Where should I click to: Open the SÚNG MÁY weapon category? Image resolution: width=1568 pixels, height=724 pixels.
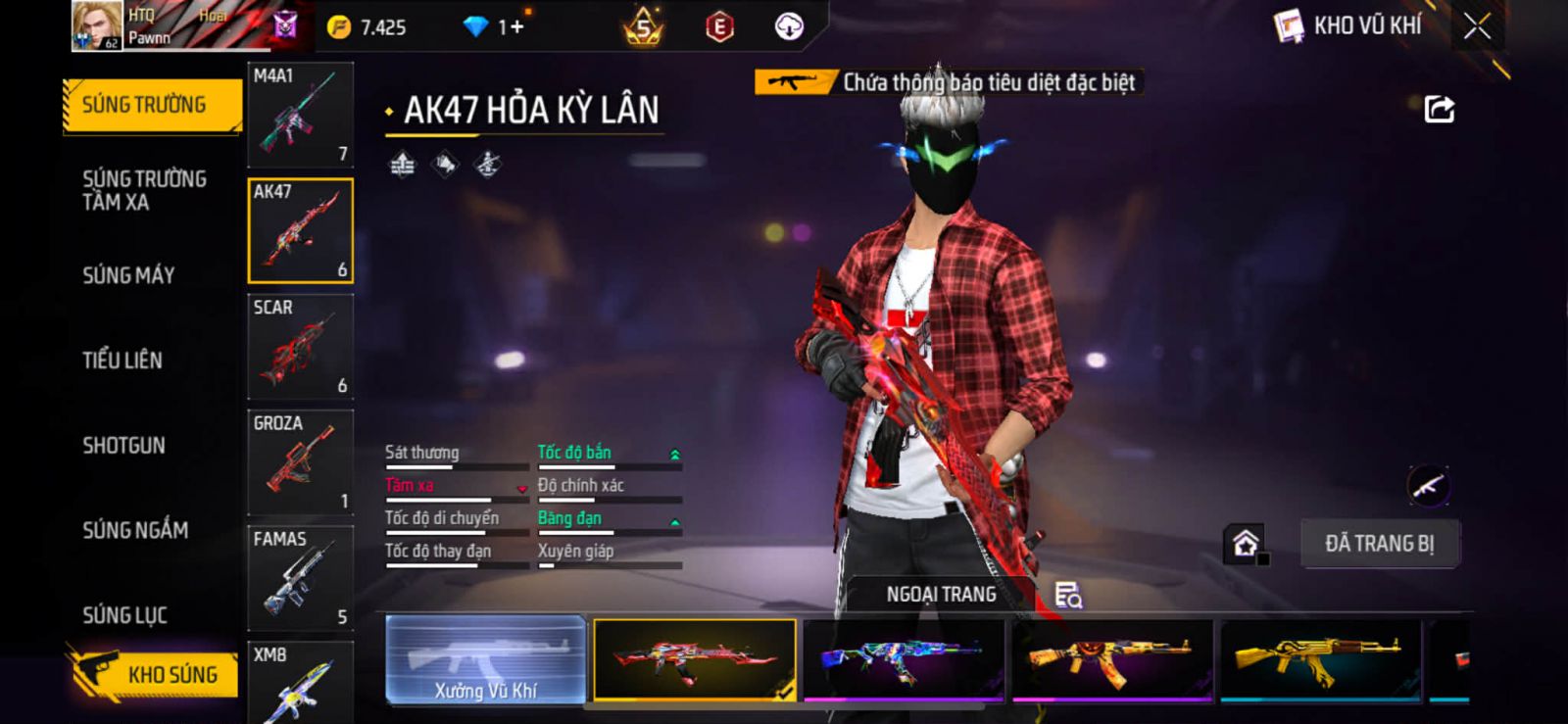tap(128, 275)
